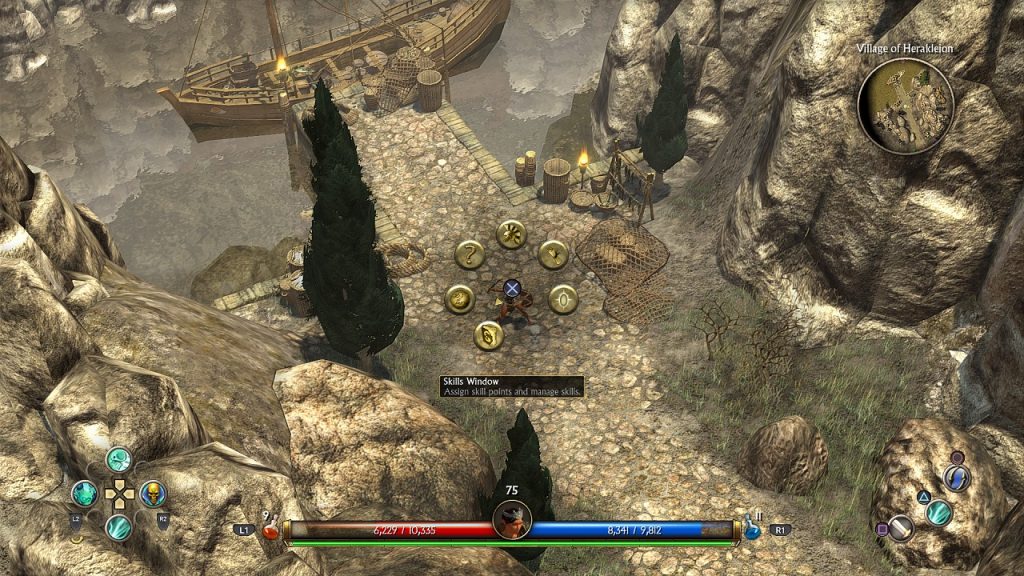This screenshot has width=1024, height=576.
Task: Open the Skills Window radial button
Action: pos(487,335)
